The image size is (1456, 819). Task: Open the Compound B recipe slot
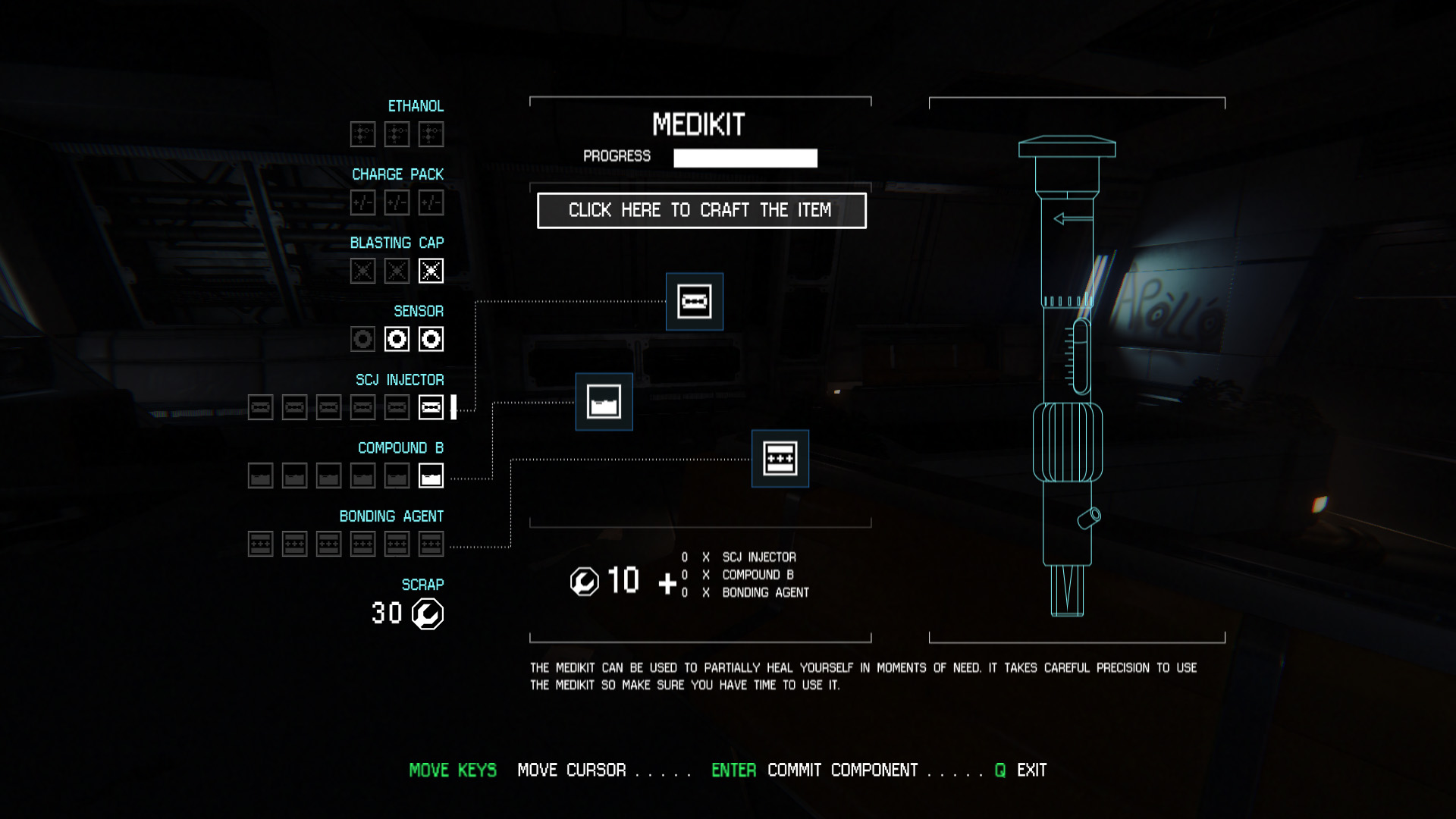coord(604,401)
